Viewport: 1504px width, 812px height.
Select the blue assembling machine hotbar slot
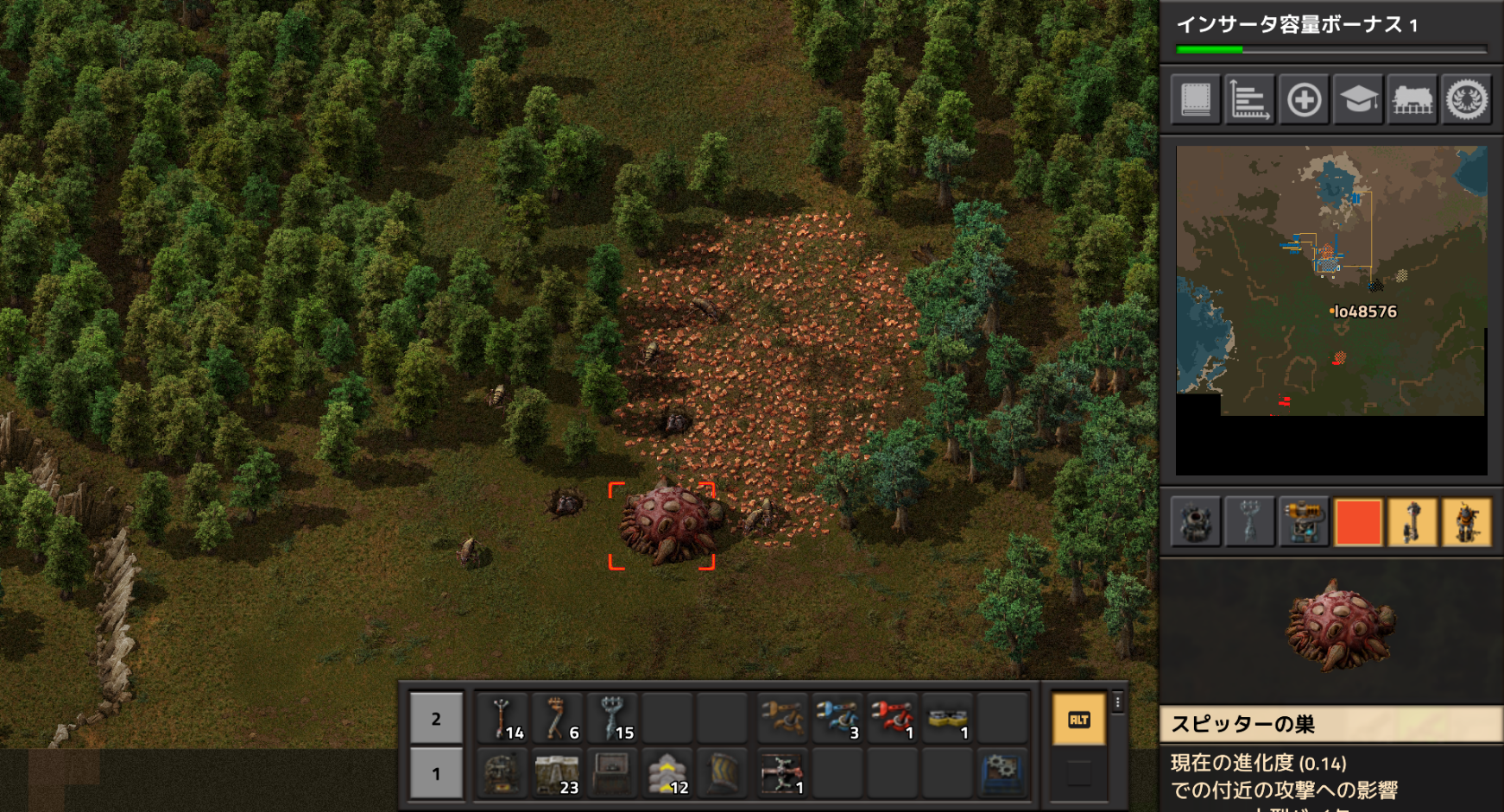(x=1002, y=774)
